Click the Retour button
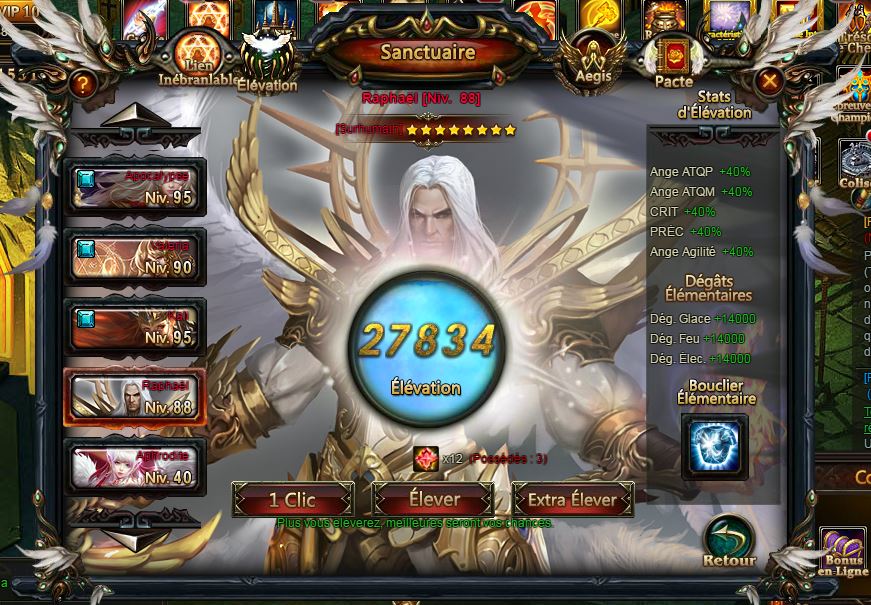 (729, 543)
